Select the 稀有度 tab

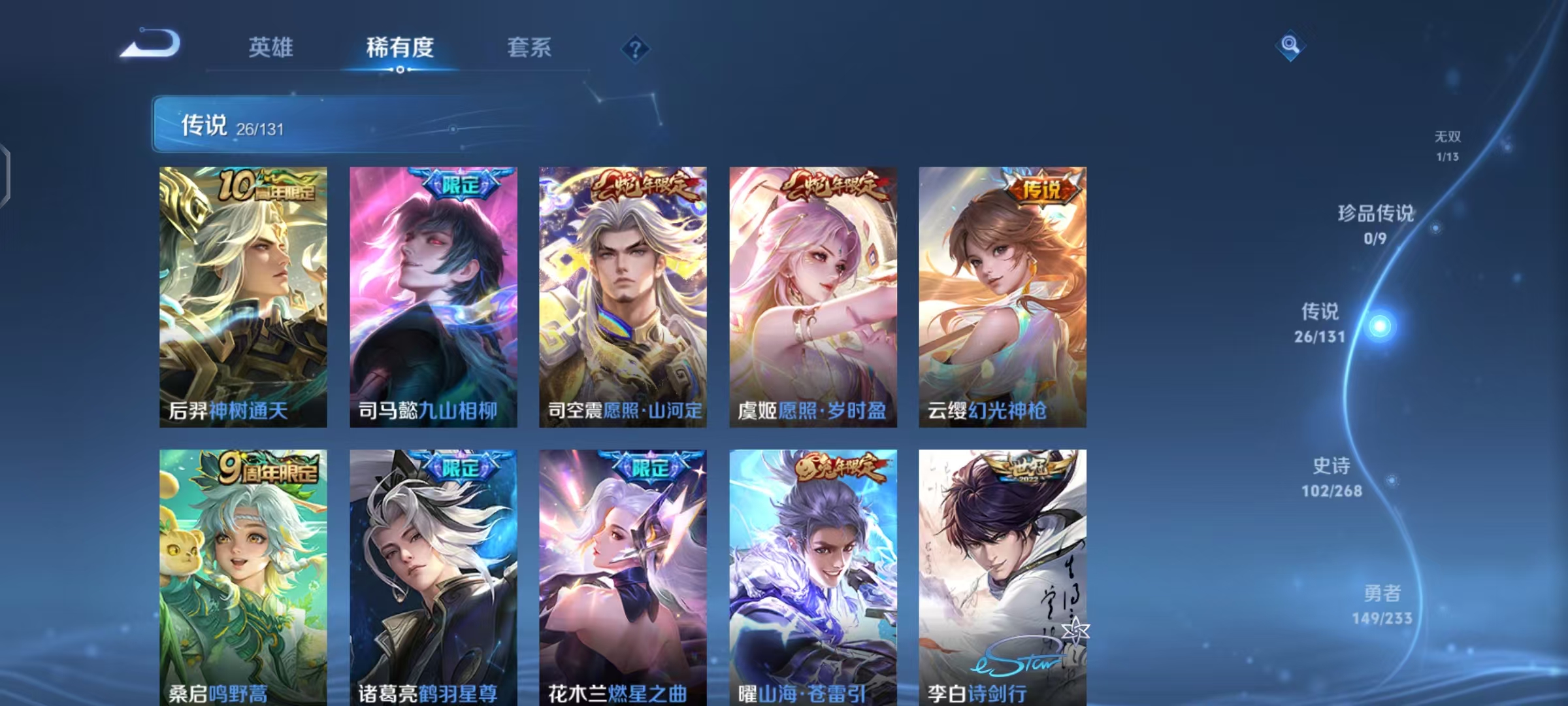(x=400, y=48)
